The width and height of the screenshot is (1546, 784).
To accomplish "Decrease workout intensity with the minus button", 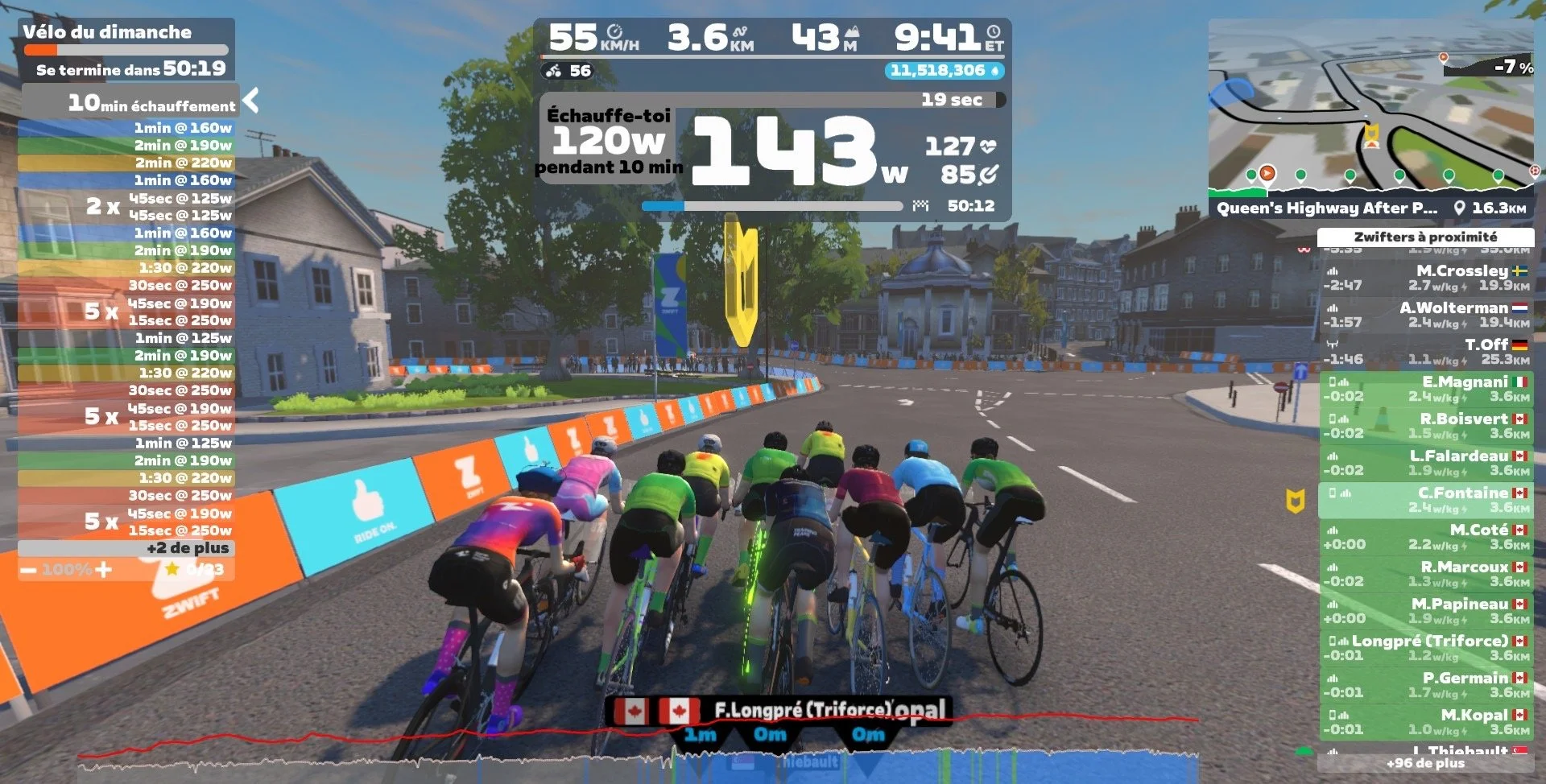I will click(29, 570).
